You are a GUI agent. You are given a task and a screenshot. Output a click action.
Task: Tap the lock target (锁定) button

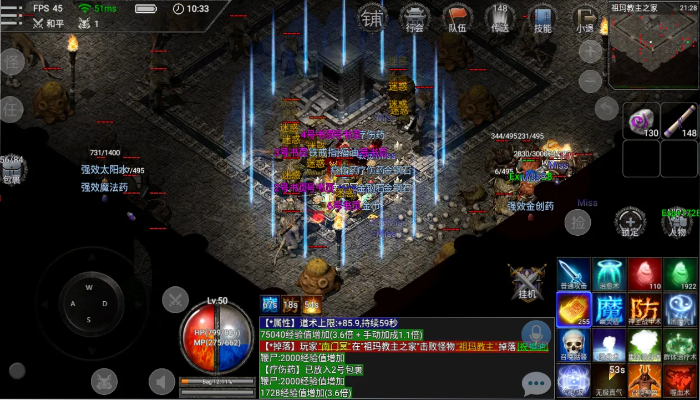click(629, 222)
